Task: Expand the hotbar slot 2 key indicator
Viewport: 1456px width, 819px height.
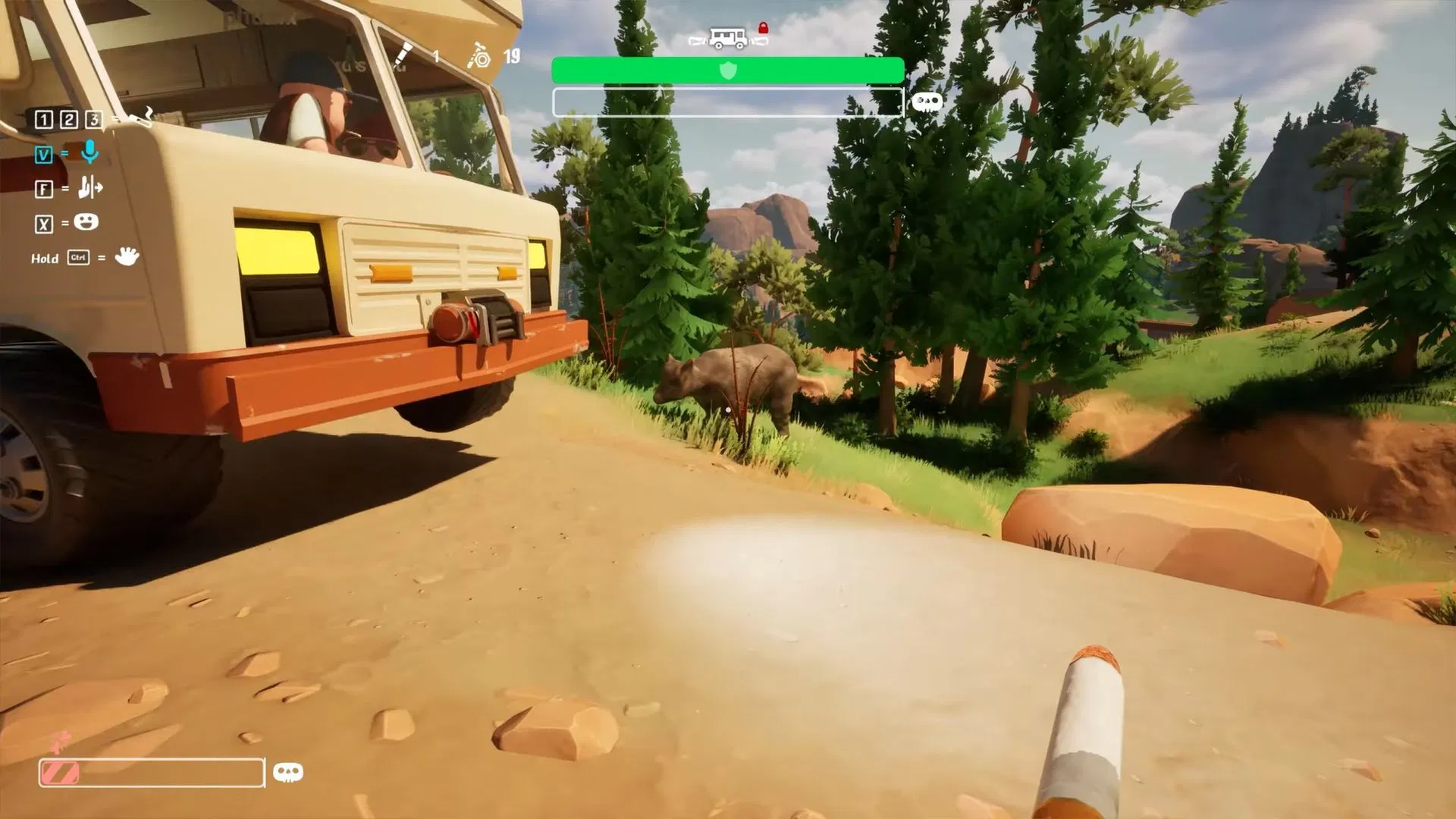Action: tap(69, 118)
